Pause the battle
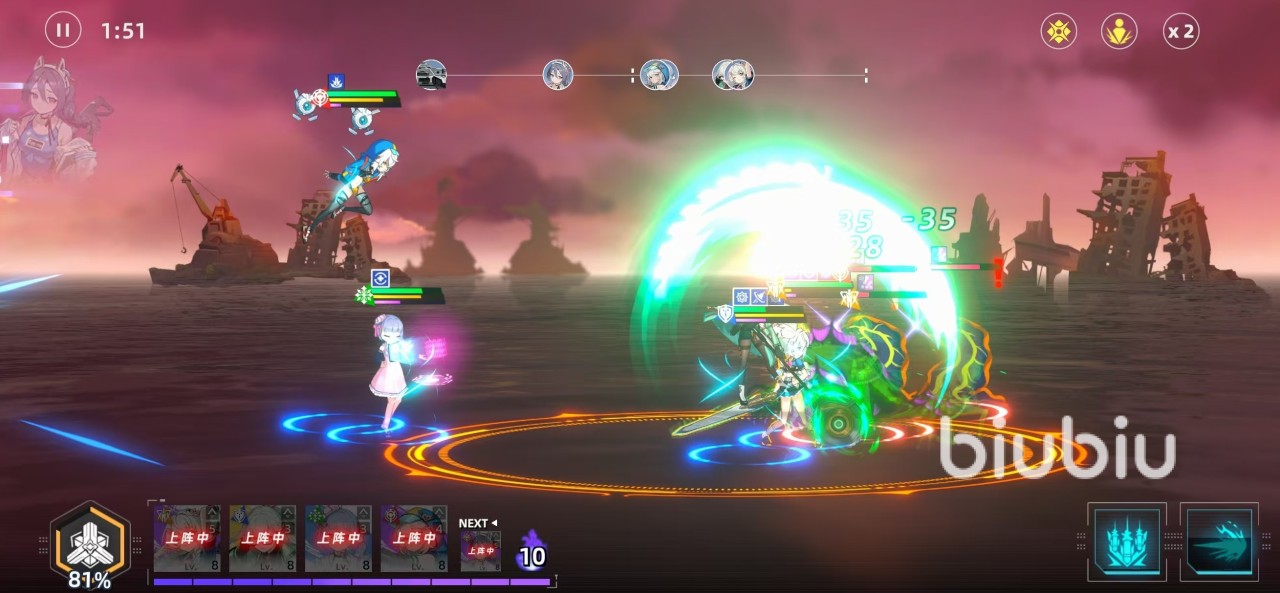The width and height of the screenshot is (1280, 593). point(62,31)
